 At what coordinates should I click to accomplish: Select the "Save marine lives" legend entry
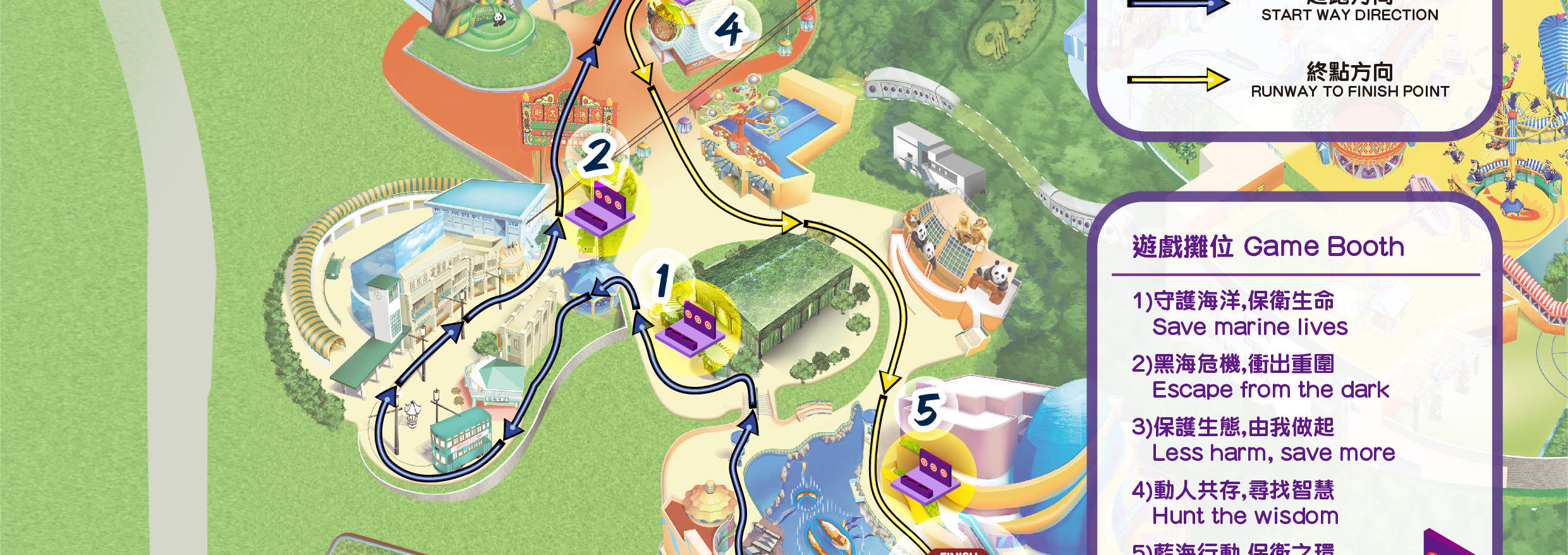coord(1249,327)
